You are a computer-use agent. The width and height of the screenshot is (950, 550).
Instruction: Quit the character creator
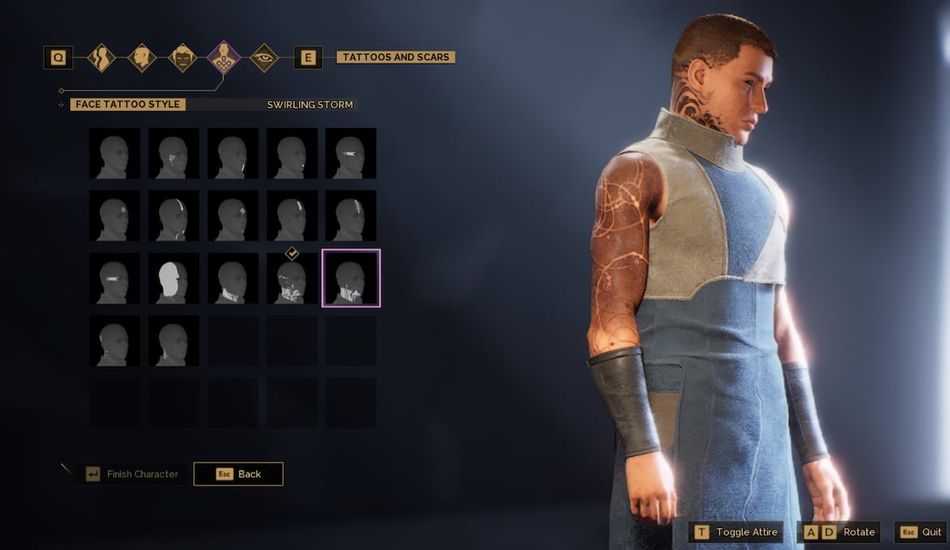point(920,532)
